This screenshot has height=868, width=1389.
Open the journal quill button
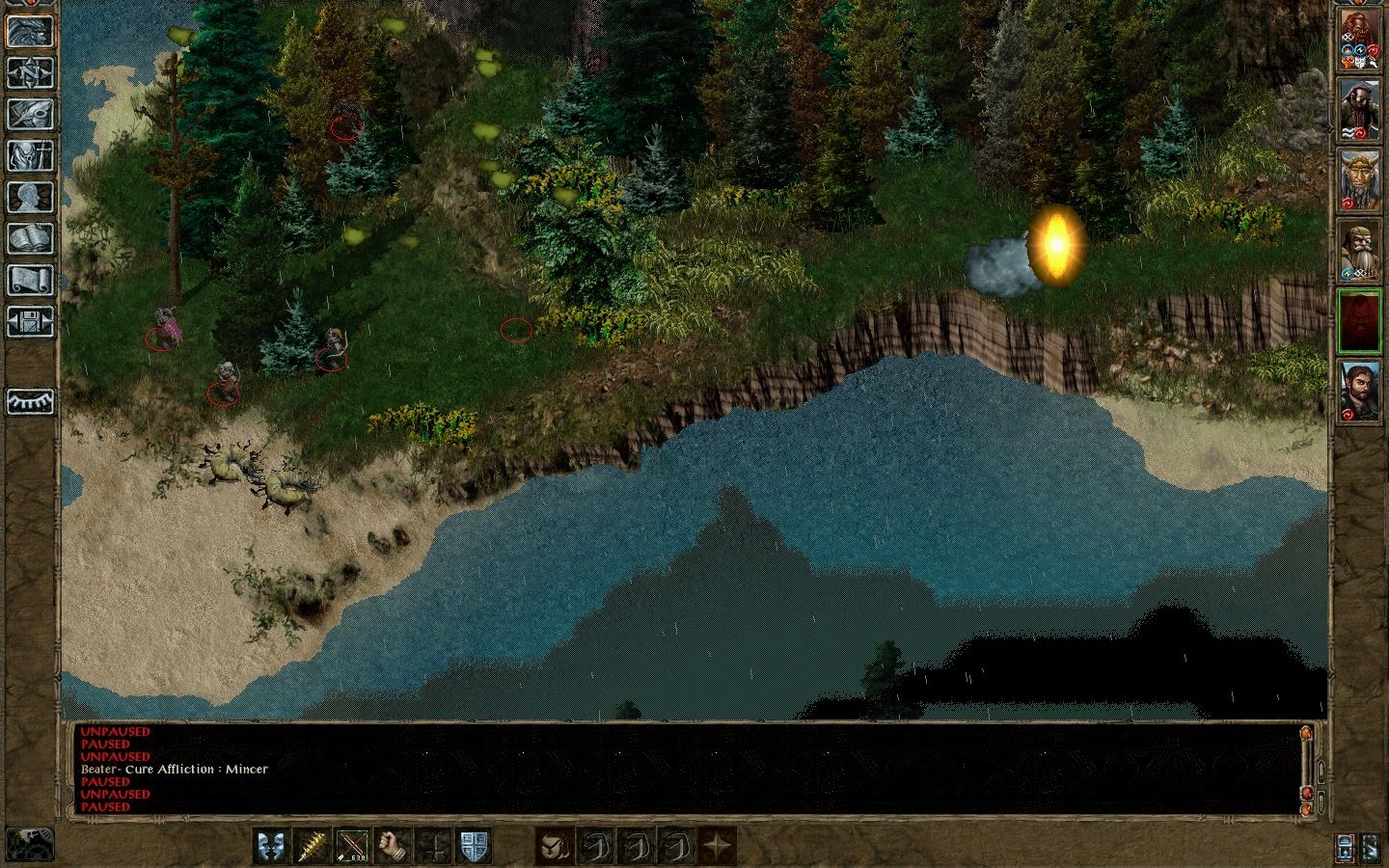[x=30, y=114]
